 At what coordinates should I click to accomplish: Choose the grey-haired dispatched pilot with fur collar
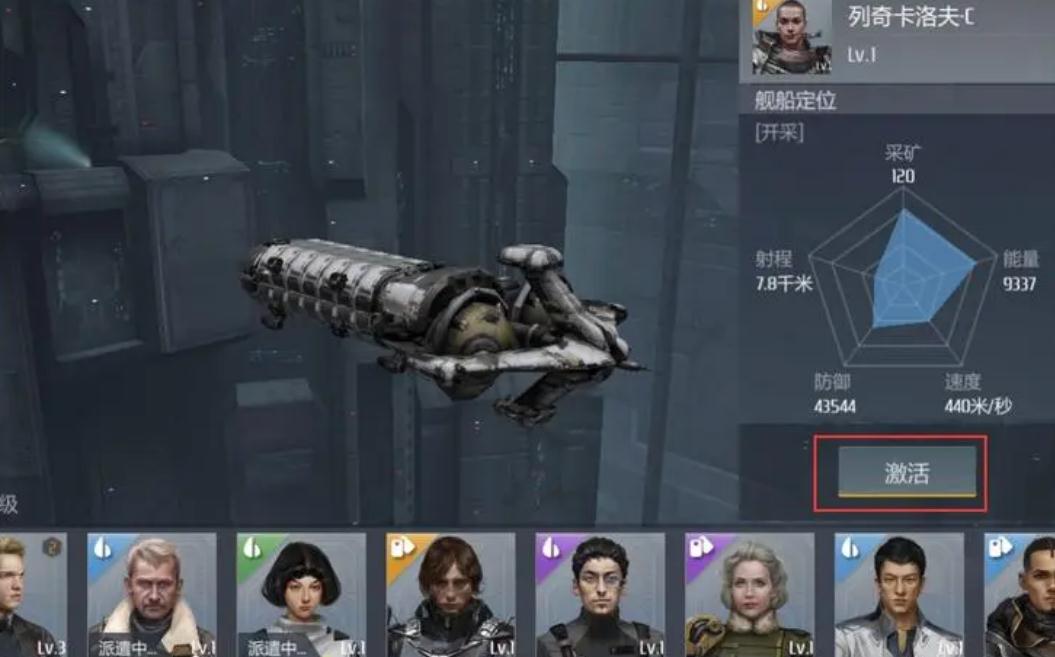(x=152, y=595)
